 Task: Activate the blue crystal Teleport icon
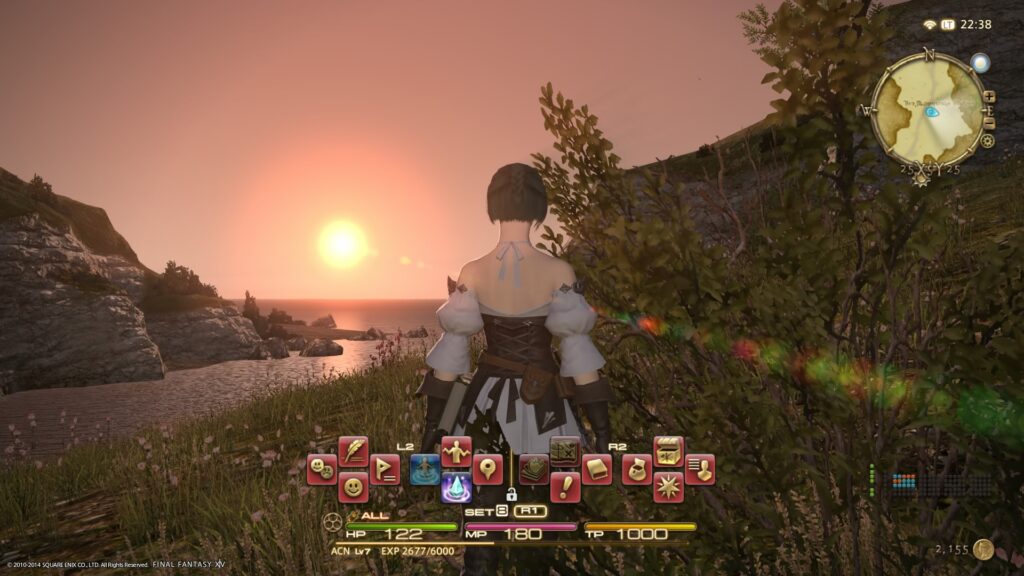456,487
